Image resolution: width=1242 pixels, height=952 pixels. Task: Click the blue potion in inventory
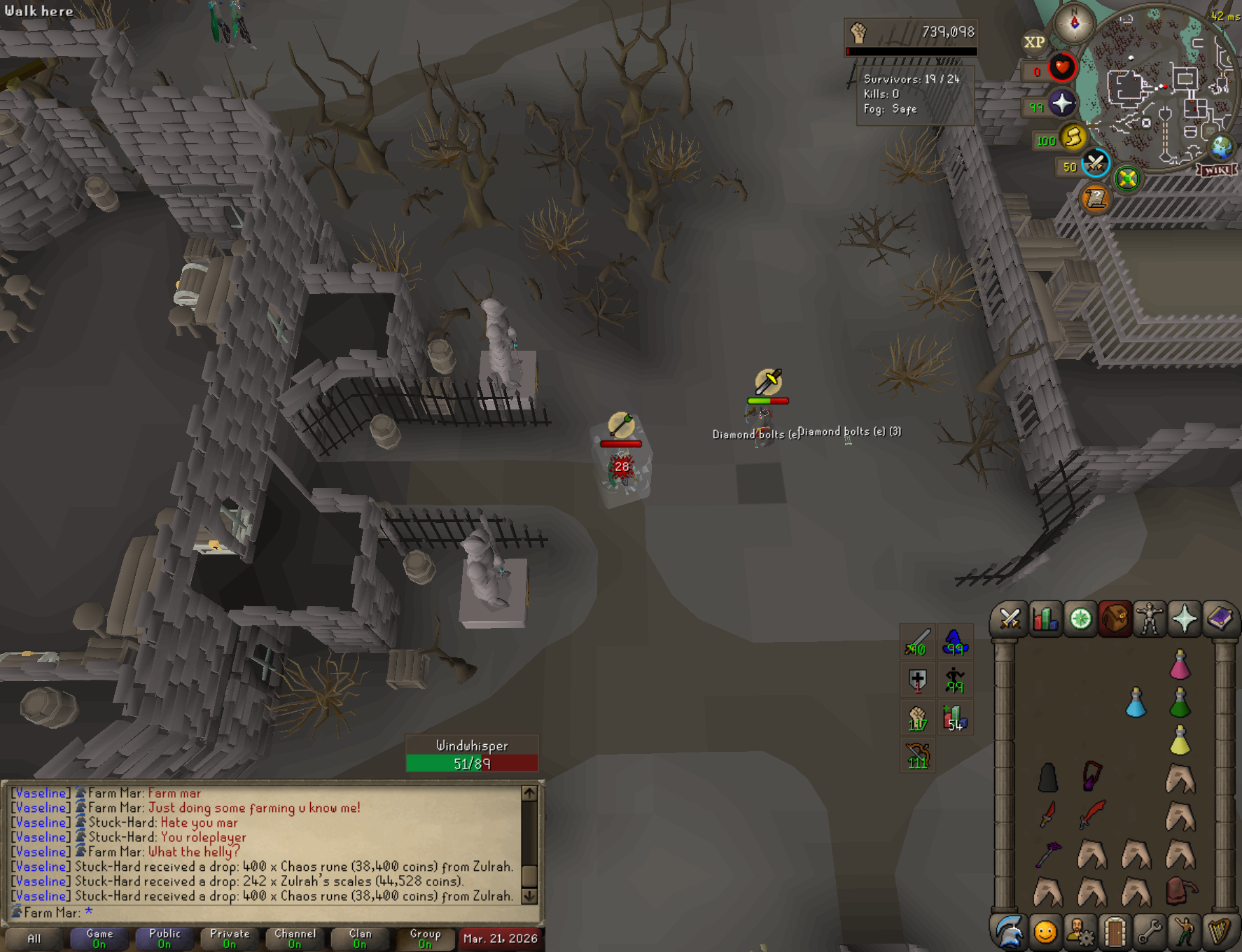[x=1136, y=703]
